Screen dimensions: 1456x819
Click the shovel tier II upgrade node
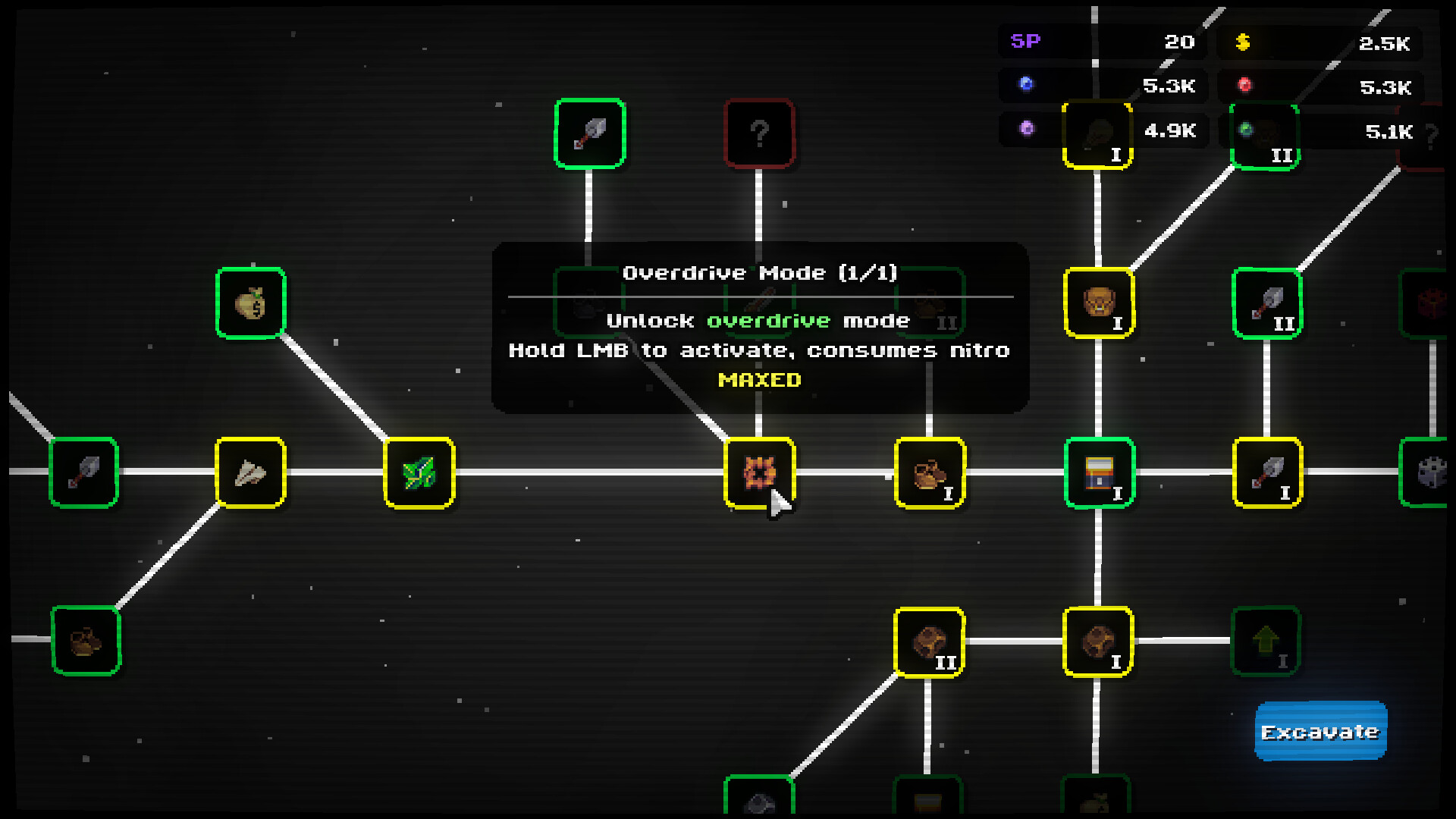[x=1267, y=302]
